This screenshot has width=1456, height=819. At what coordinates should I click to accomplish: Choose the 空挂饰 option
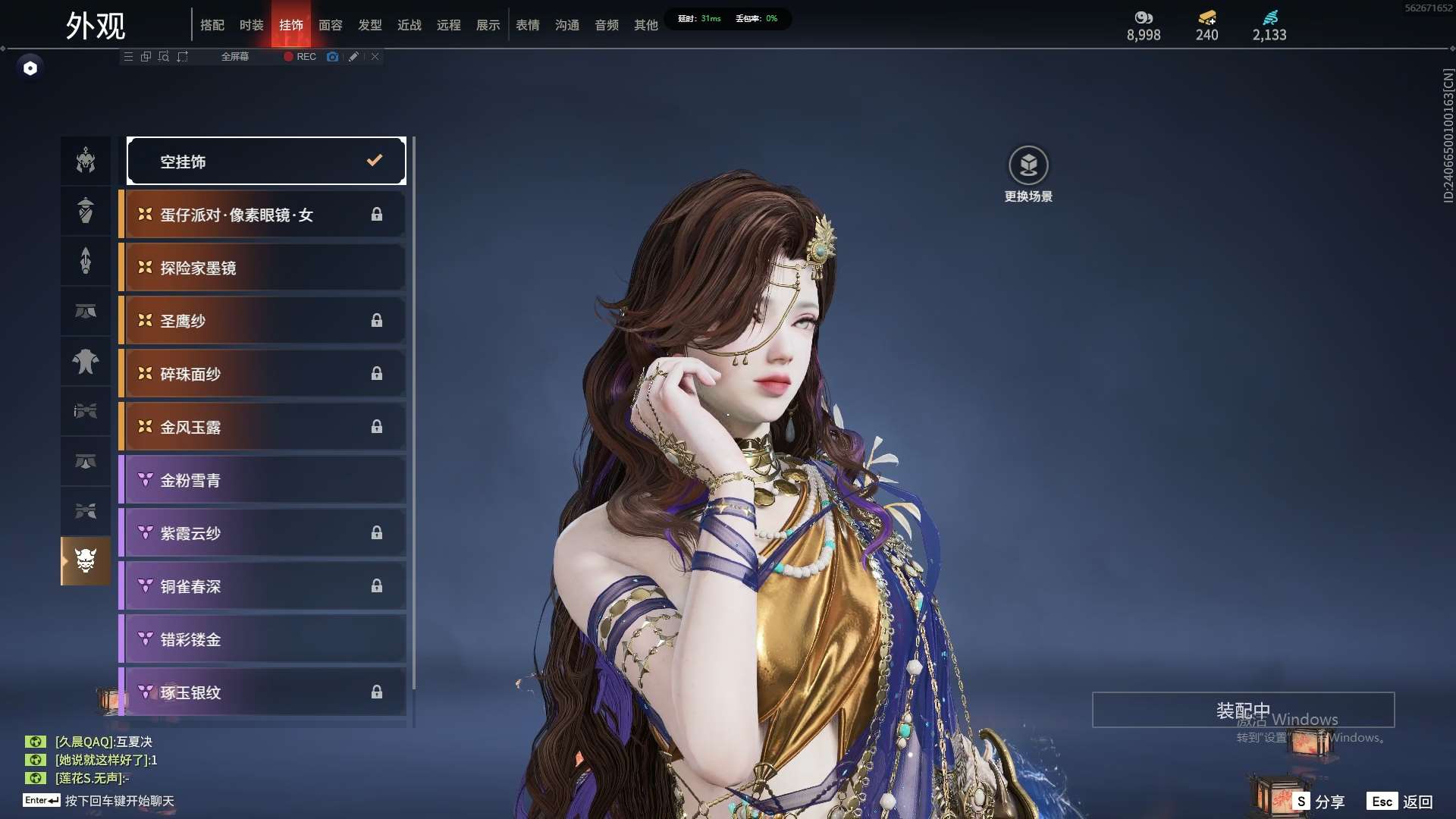tap(266, 161)
